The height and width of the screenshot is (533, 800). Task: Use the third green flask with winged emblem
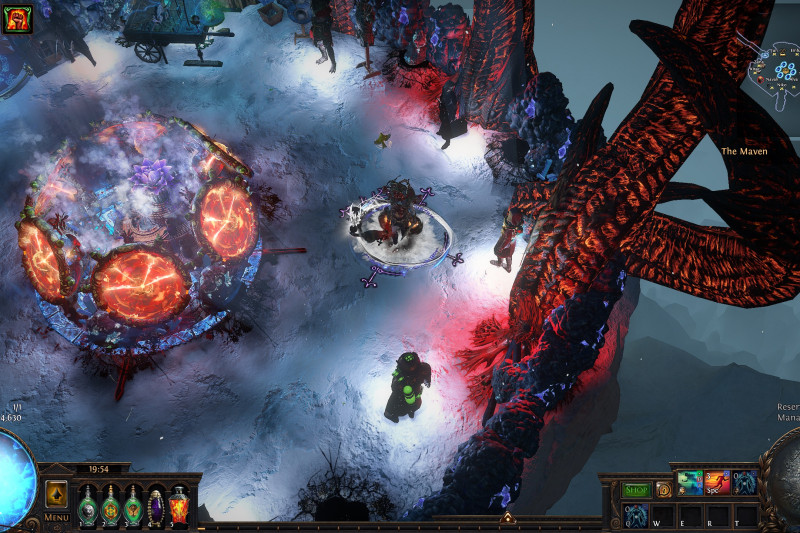click(x=133, y=505)
